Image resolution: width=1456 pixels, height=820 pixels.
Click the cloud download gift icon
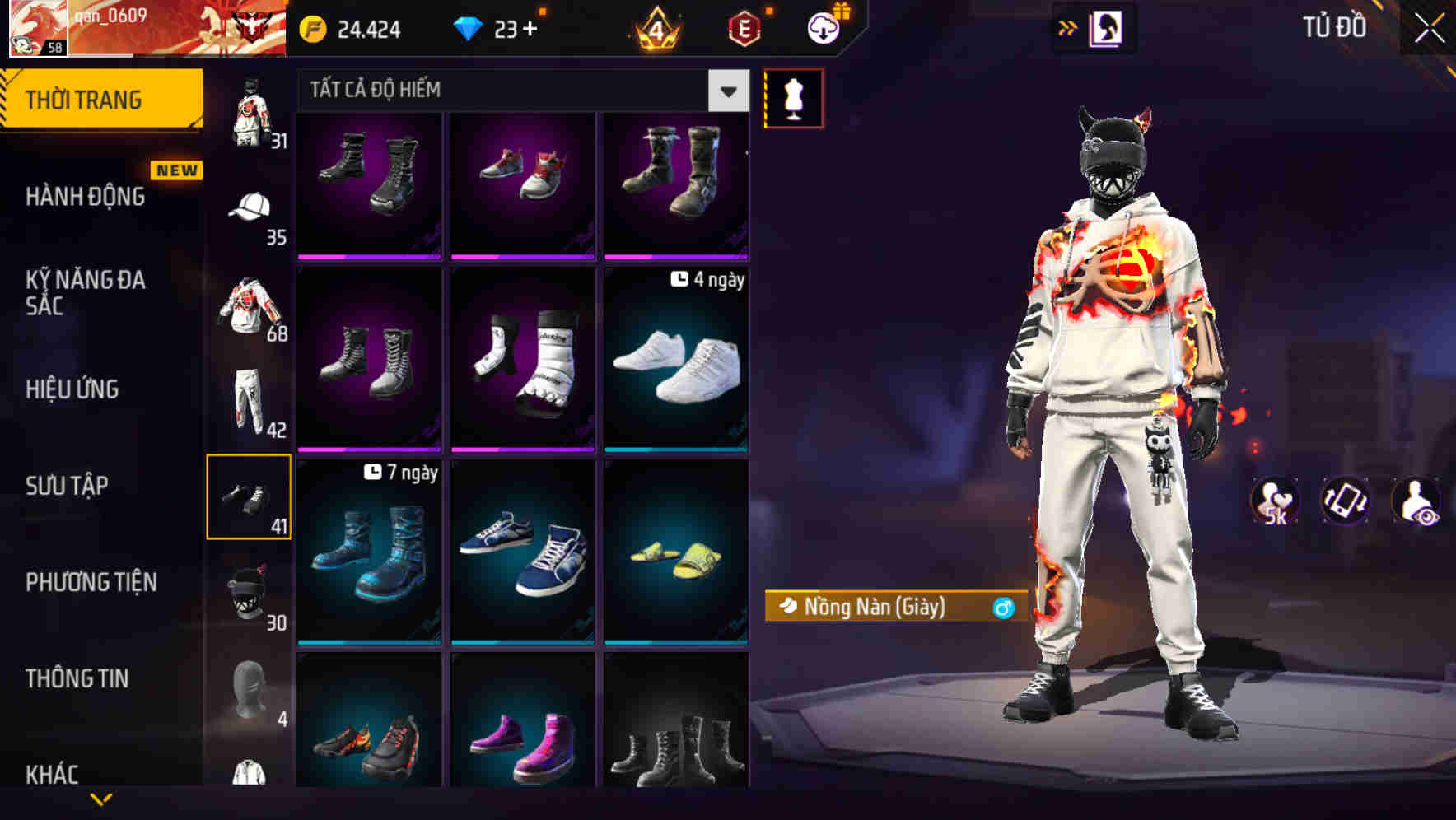tap(822, 26)
